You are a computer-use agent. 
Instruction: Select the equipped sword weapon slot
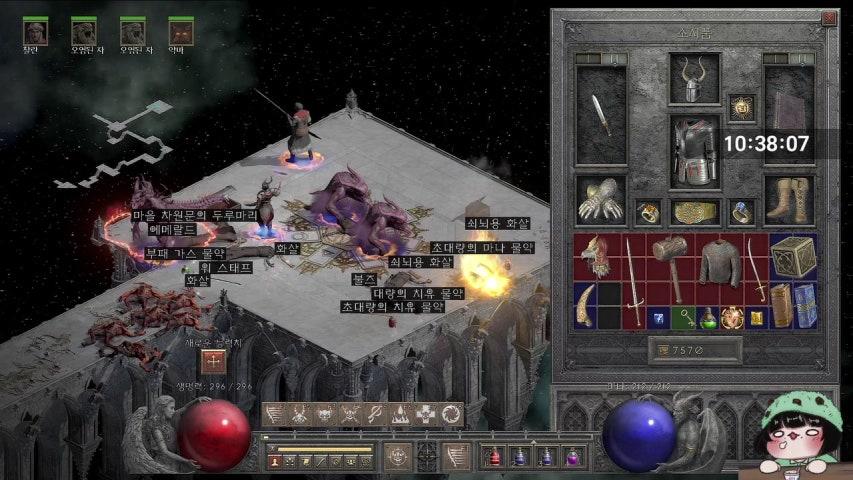[x=601, y=115]
